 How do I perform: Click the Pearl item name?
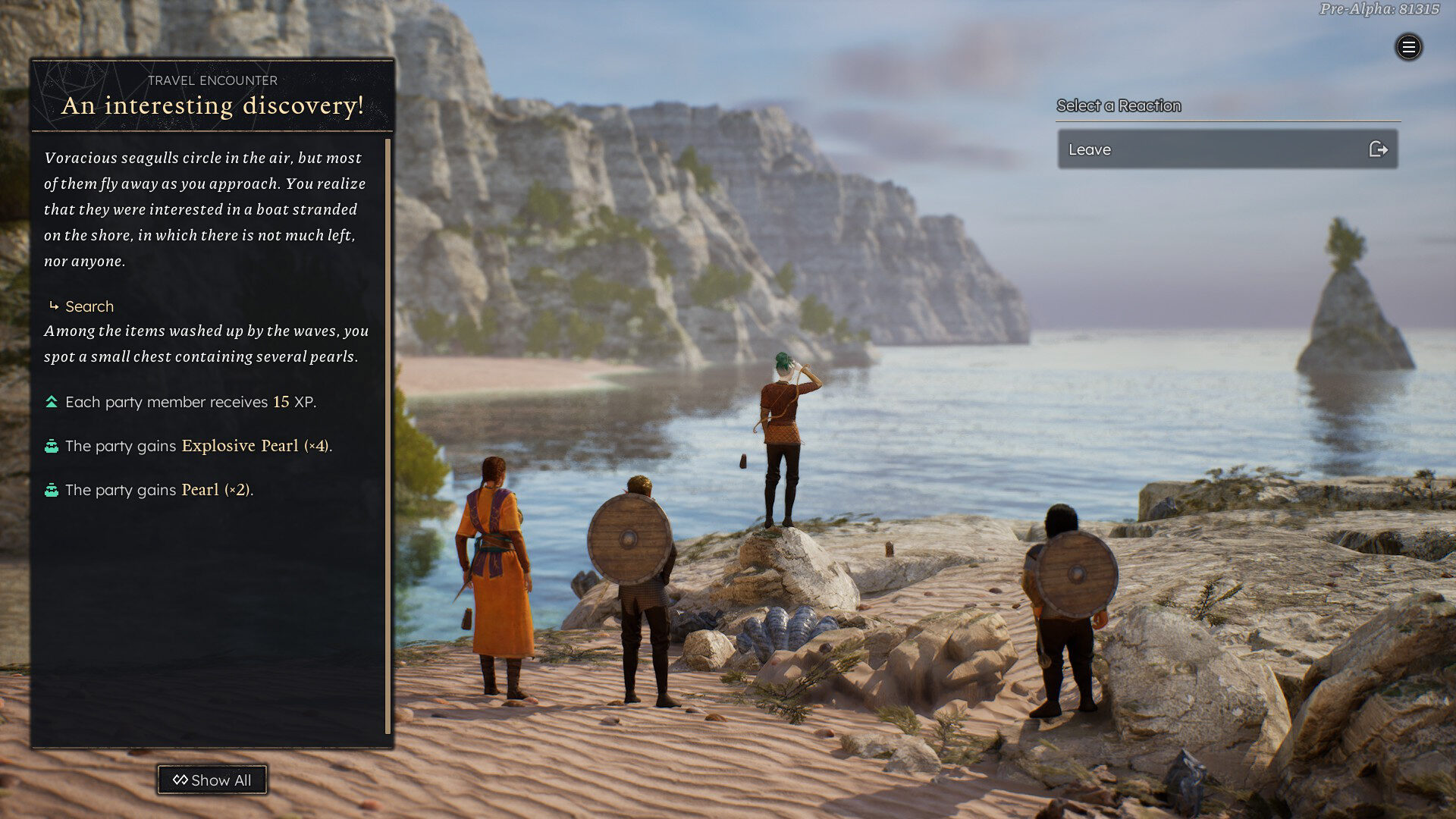coord(200,490)
